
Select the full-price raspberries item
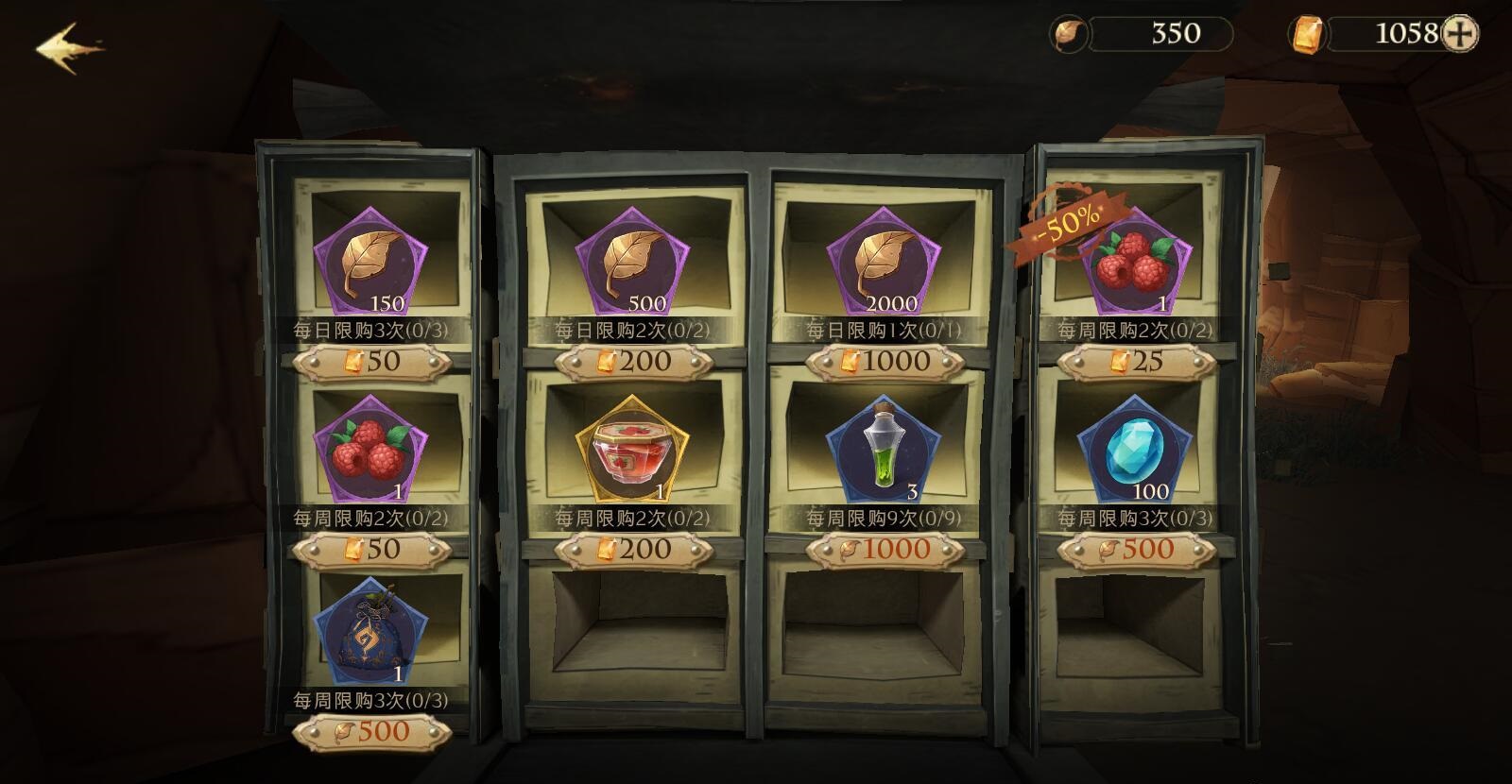pos(370,450)
